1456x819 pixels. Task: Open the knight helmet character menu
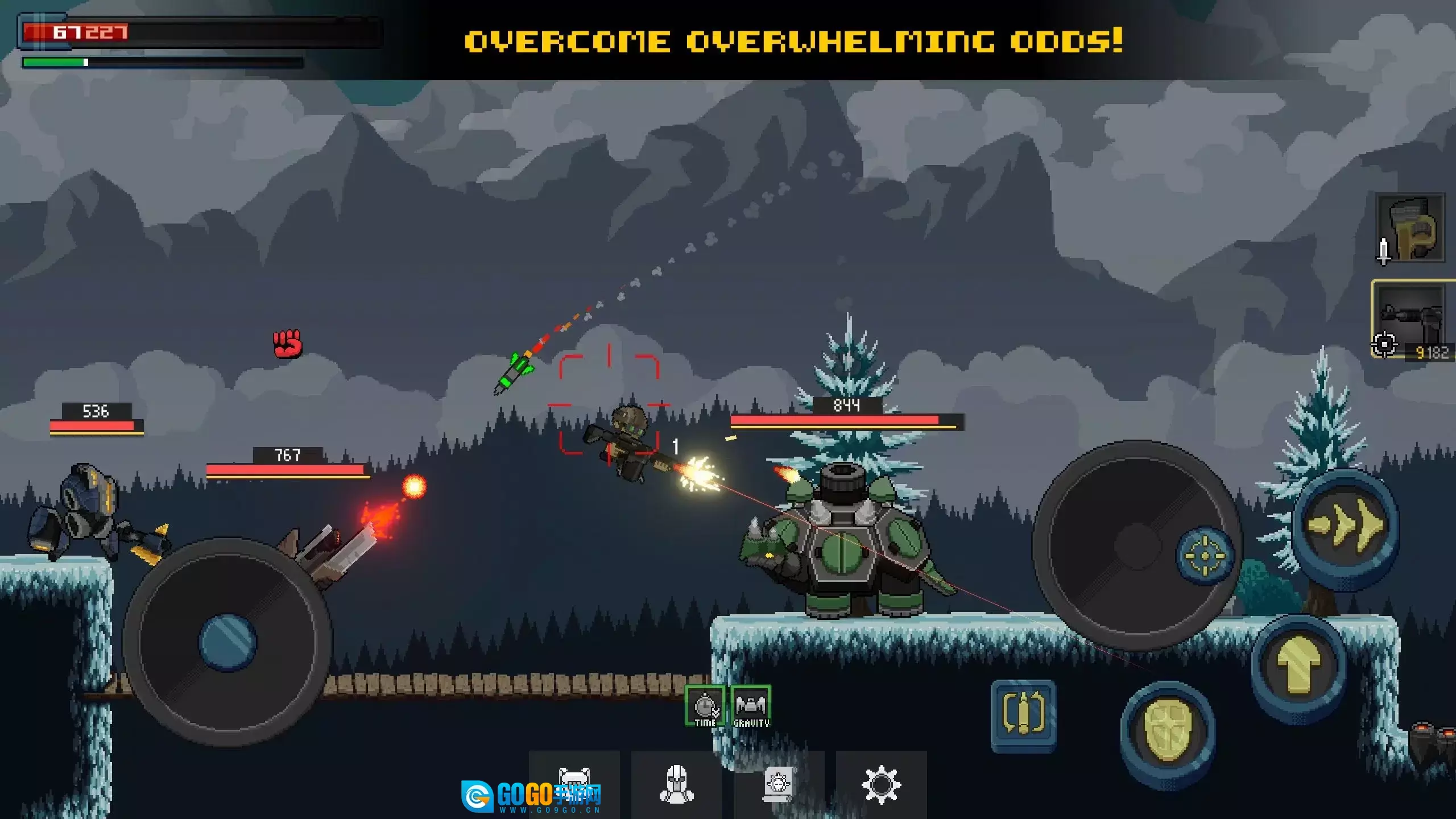(676, 784)
